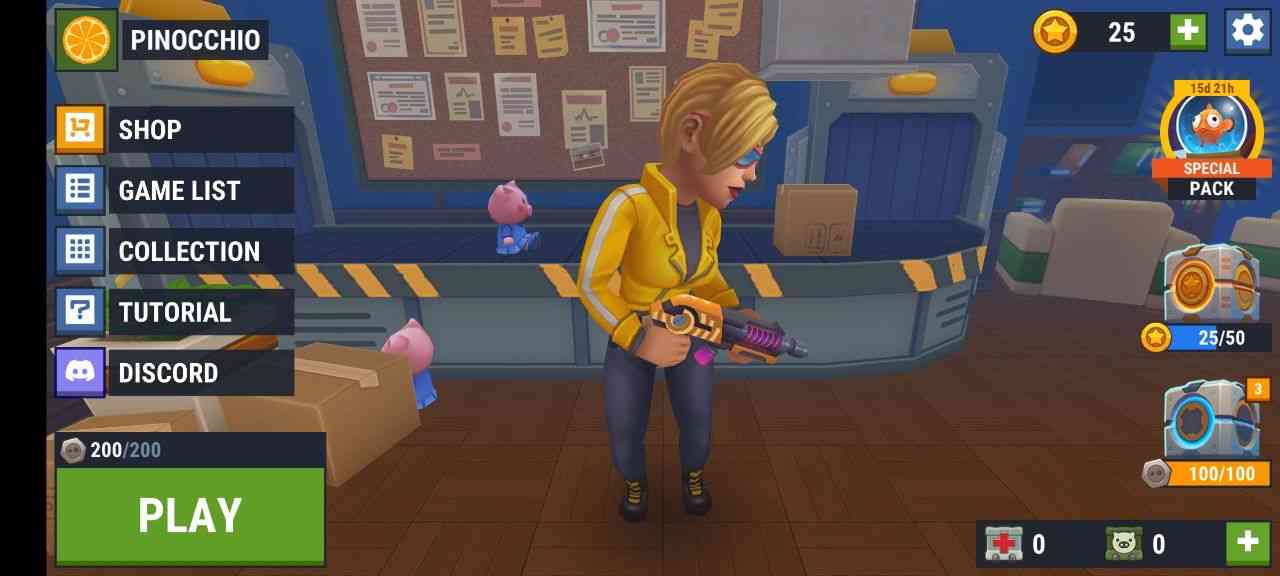Image resolution: width=1280 pixels, height=576 pixels.
Task: Add consumables with the bottom plus button
Action: [x=1247, y=543]
